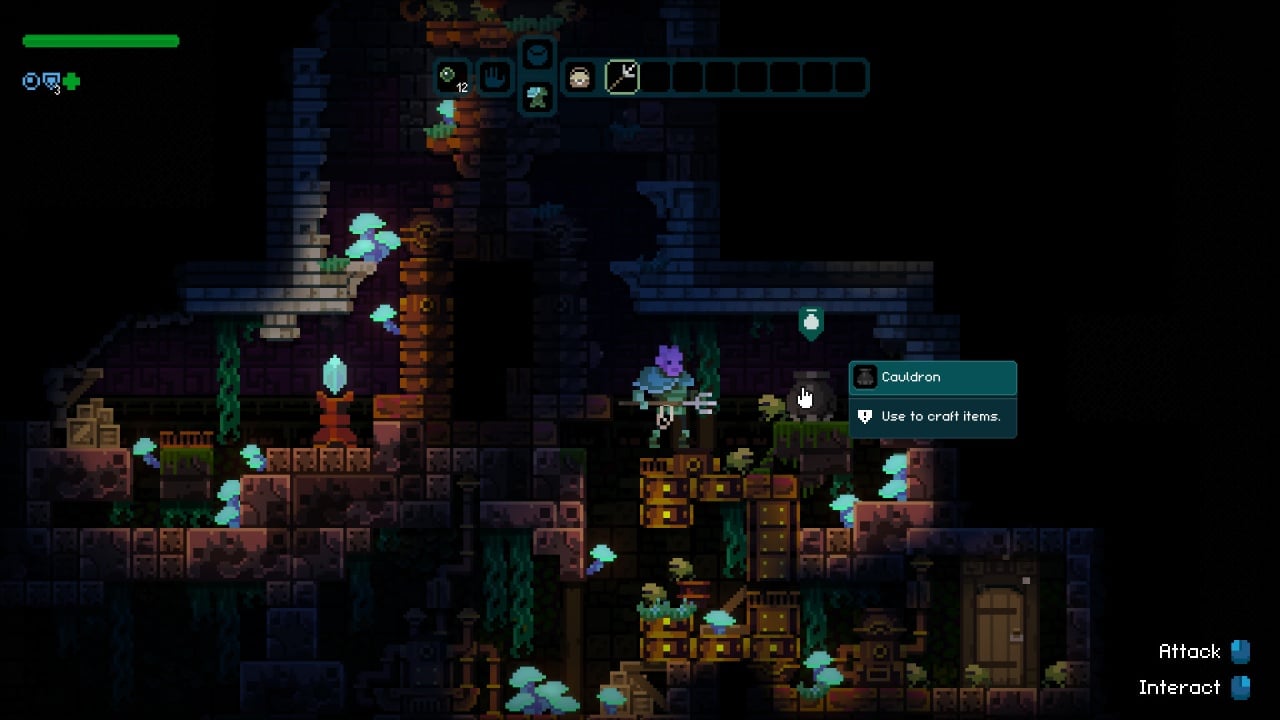Click the blue ring status icon
The image size is (1280, 720).
pyautogui.click(x=31, y=82)
